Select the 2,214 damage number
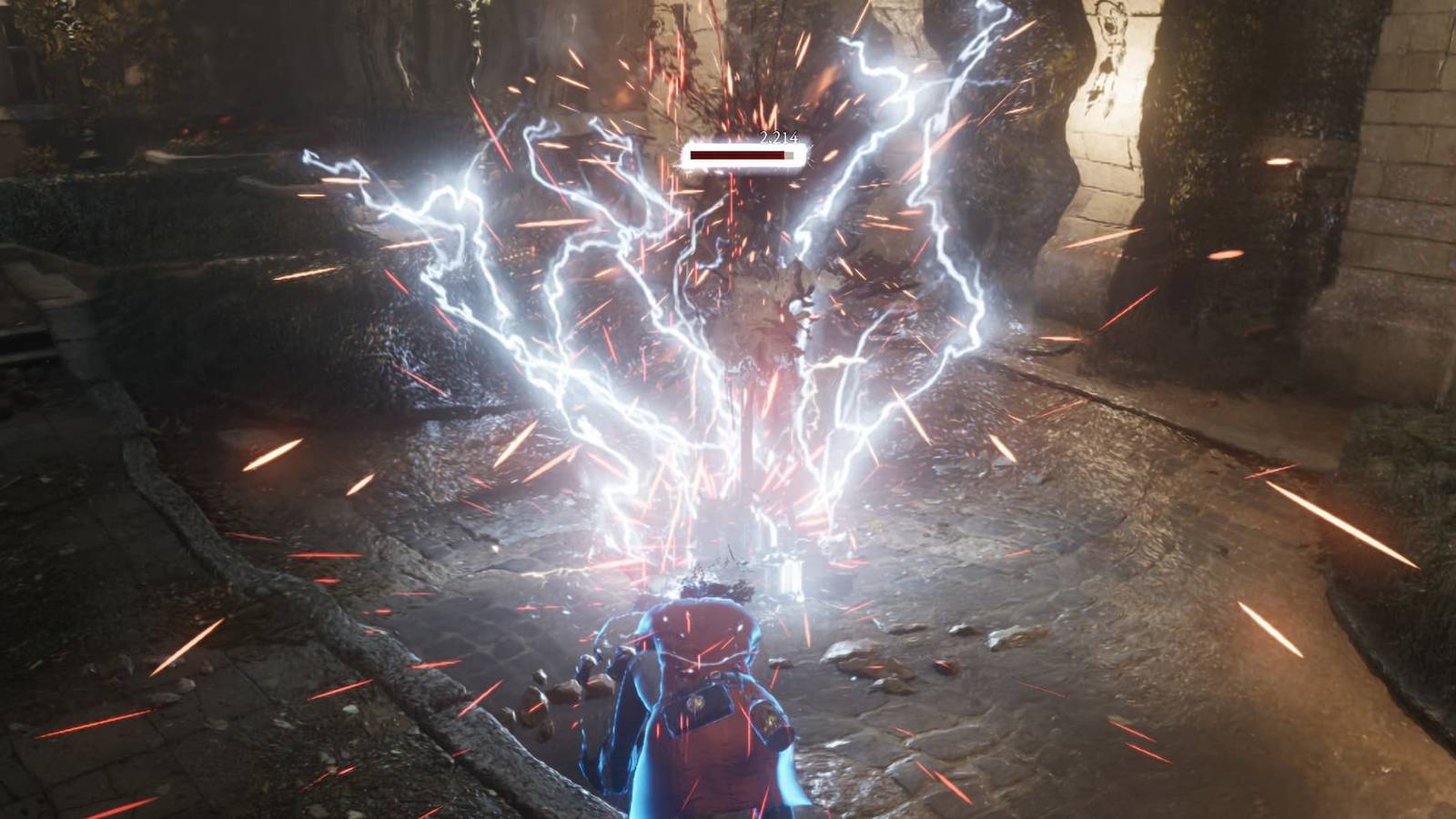This screenshot has height=819, width=1456. pyautogui.click(x=774, y=140)
